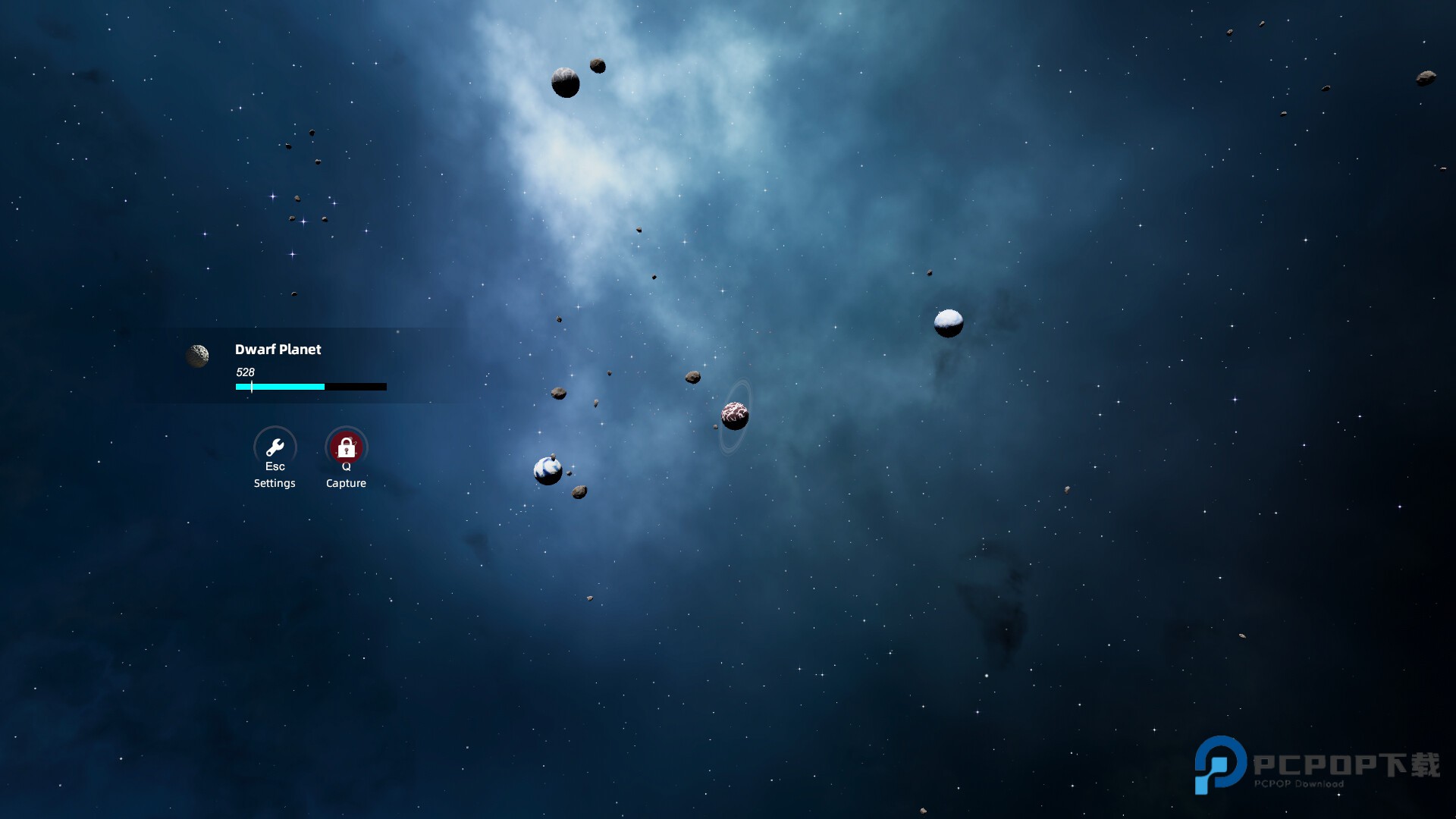Activate the locked Capture ability
1456x819 pixels.
(346, 447)
